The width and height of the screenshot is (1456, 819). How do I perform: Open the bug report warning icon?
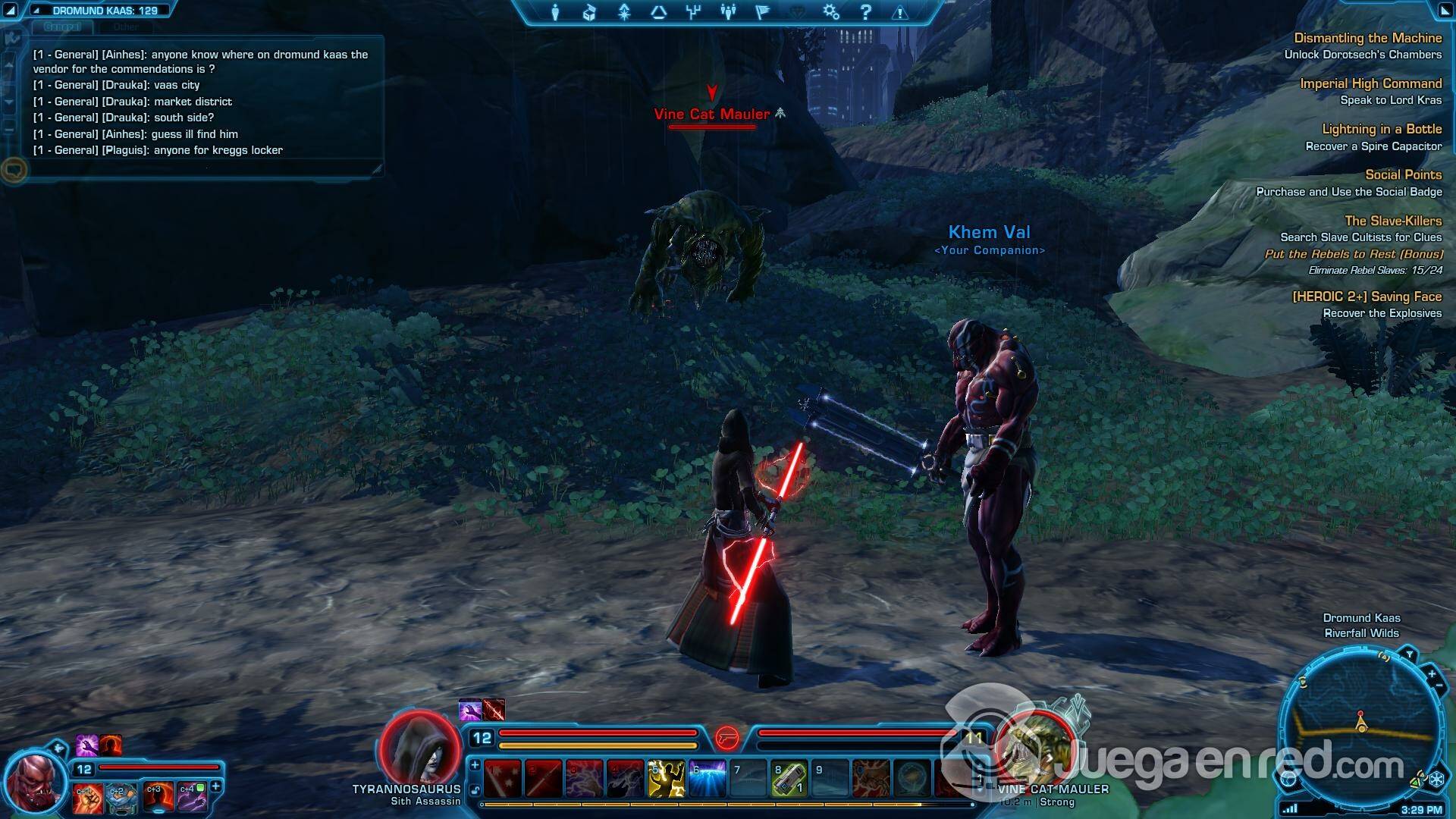coord(900,12)
